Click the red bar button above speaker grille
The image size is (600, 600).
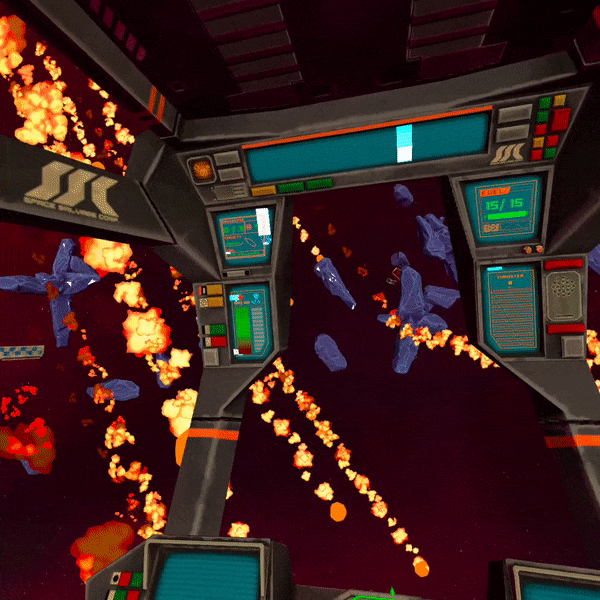click(564, 264)
